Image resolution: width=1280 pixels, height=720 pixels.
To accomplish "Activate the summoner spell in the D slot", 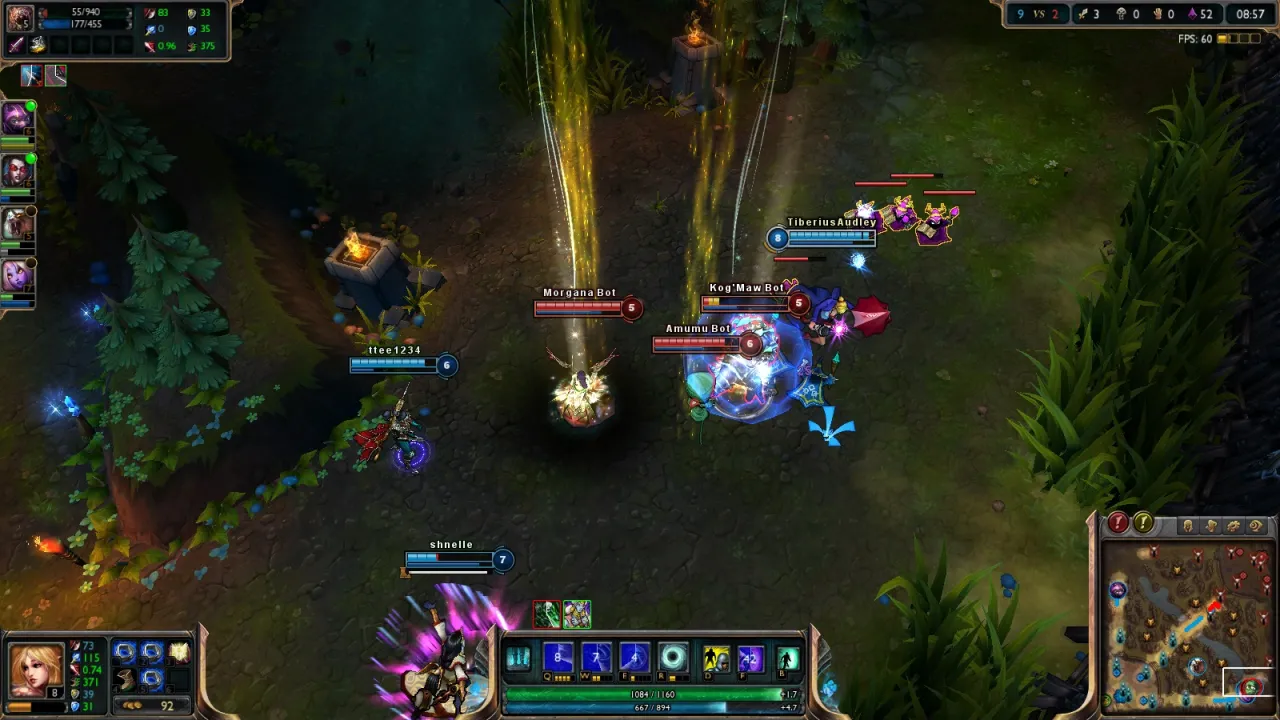I will point(714,657).
